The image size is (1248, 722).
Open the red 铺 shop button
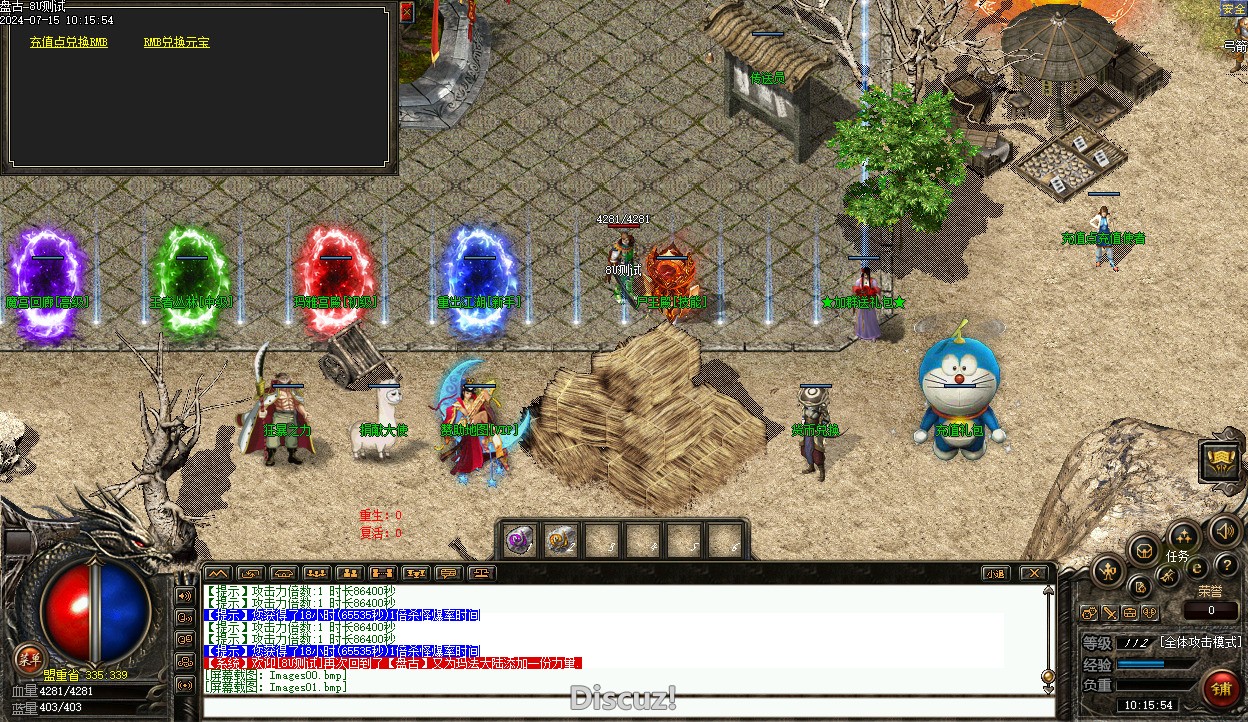(1220, 690)
